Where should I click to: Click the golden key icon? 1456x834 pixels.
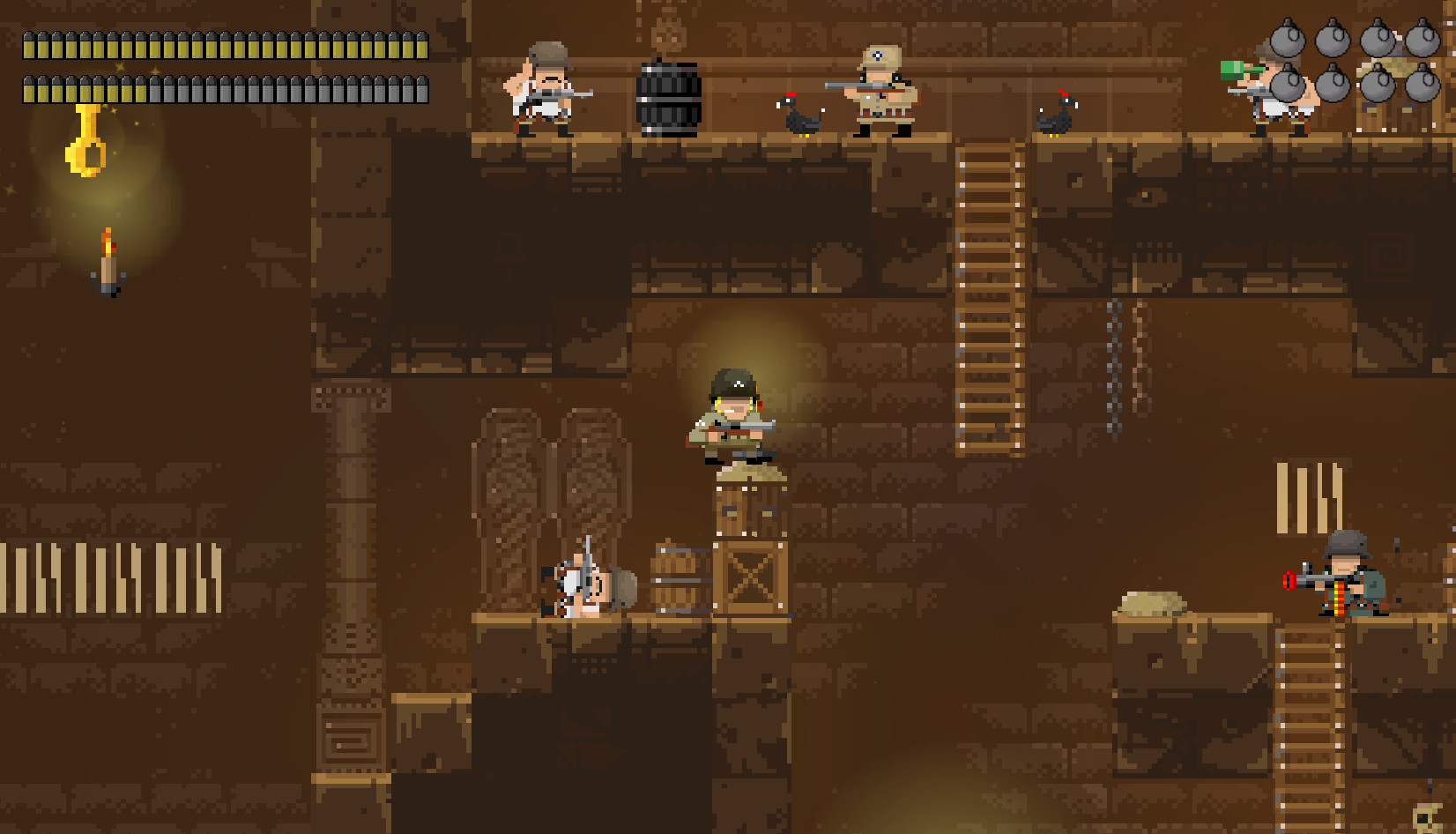(86, 143)
